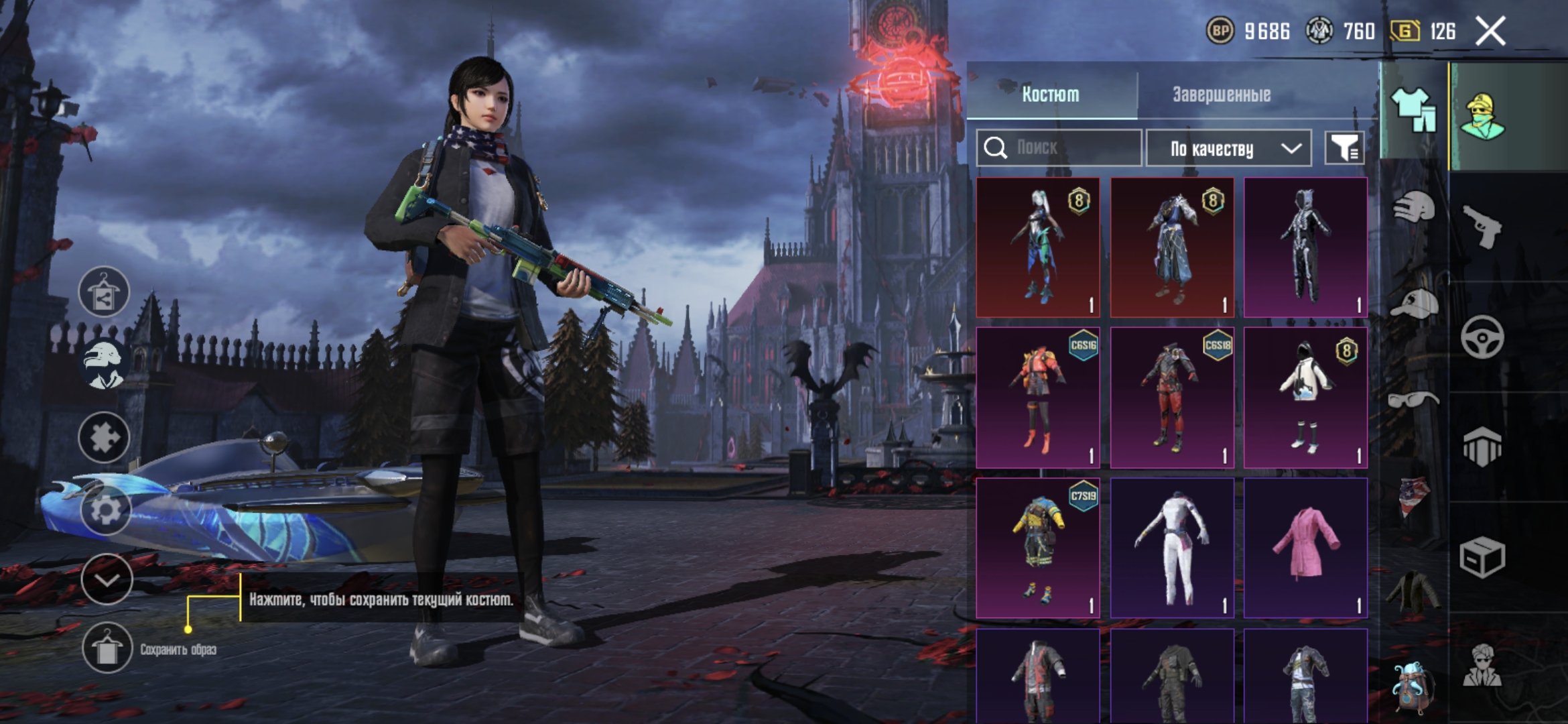Pick the yellow C7S19 outfit
This screenshot has height=724, width=1568.
[1038, 548]
